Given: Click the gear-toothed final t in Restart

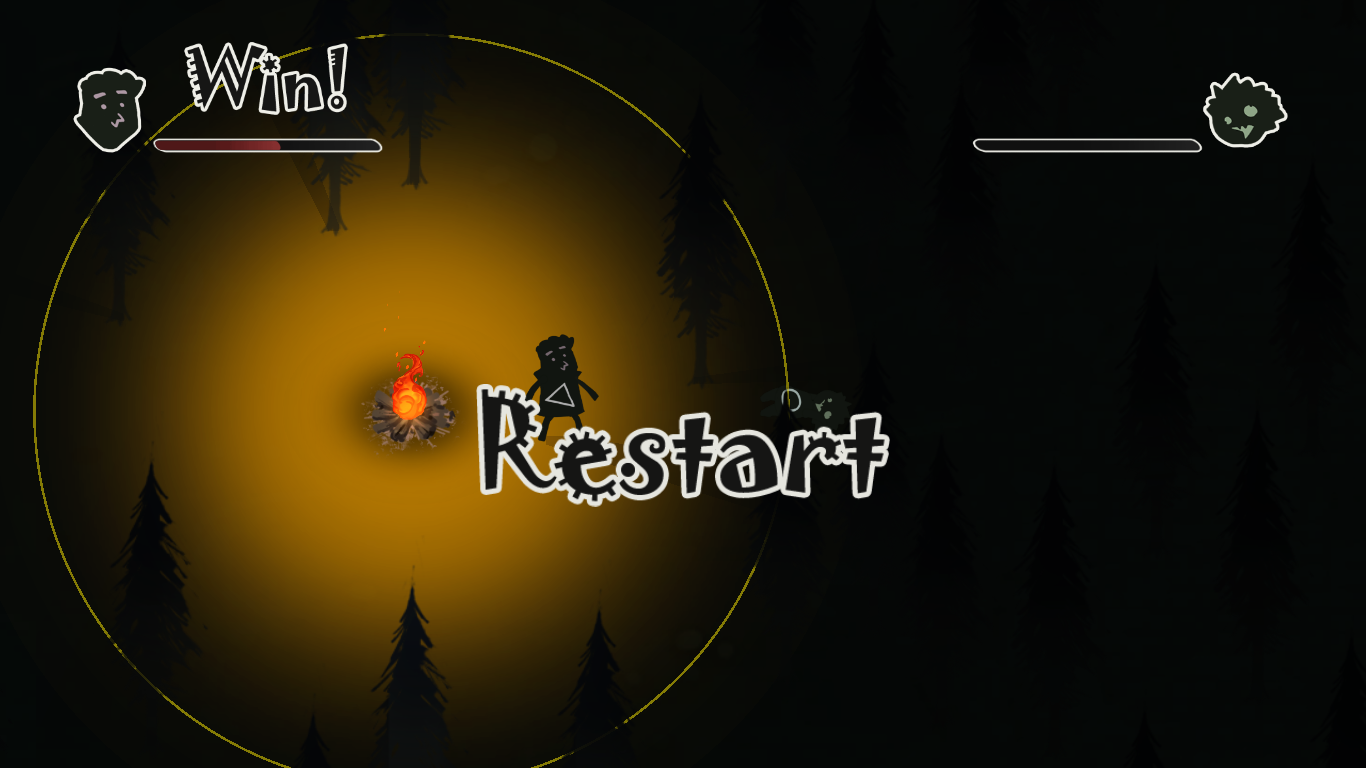Looking at the screenshot, I should click(865, 455).
